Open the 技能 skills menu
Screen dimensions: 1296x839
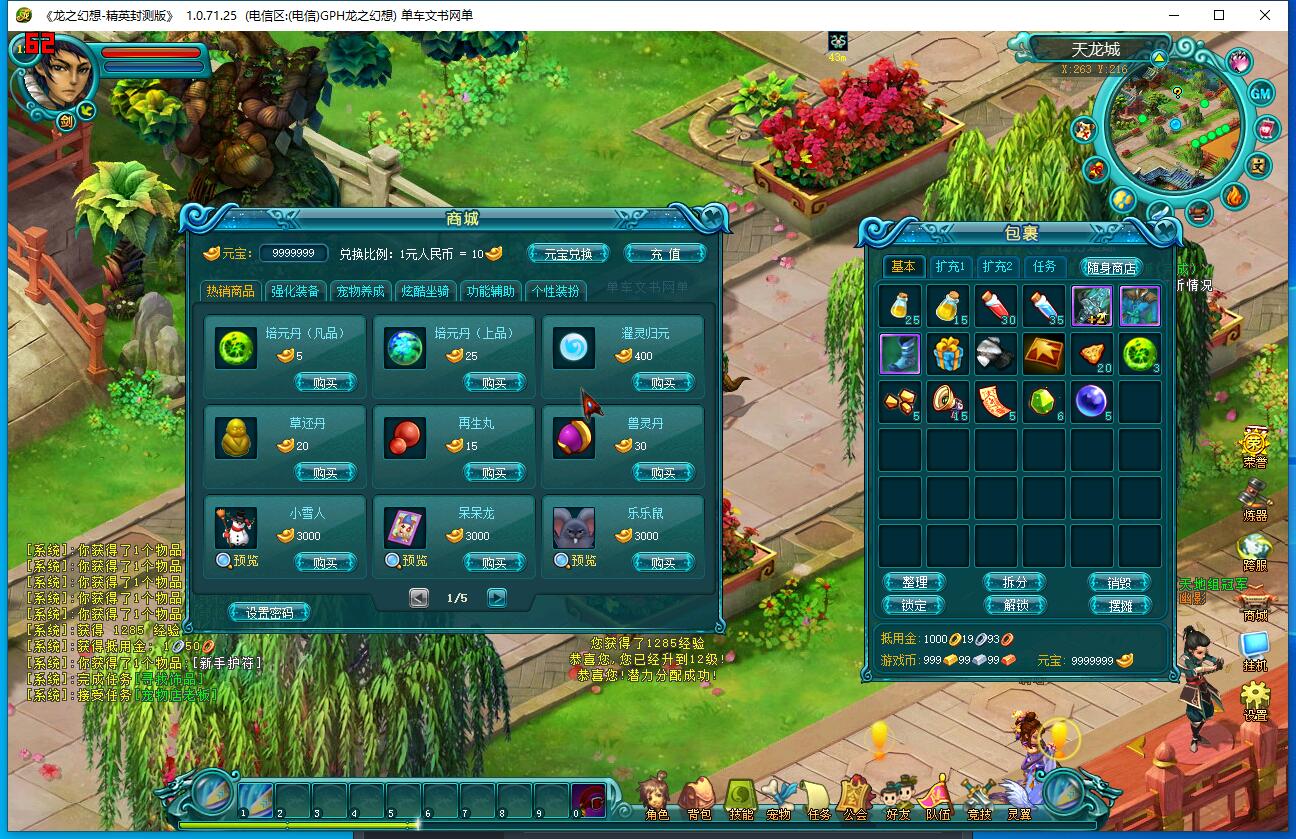pos(740,799)
